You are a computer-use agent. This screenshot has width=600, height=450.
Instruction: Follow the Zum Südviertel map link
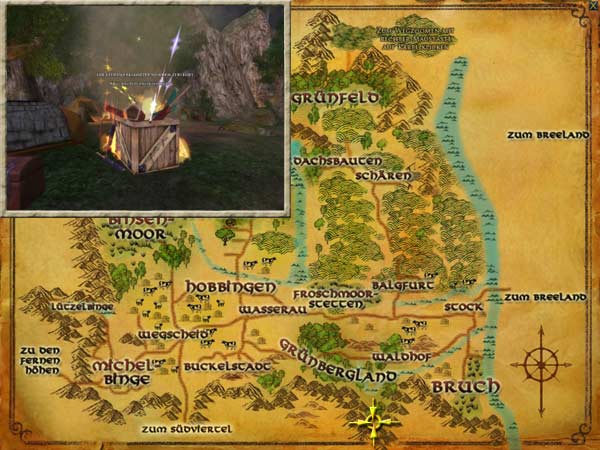pos(187,429)
